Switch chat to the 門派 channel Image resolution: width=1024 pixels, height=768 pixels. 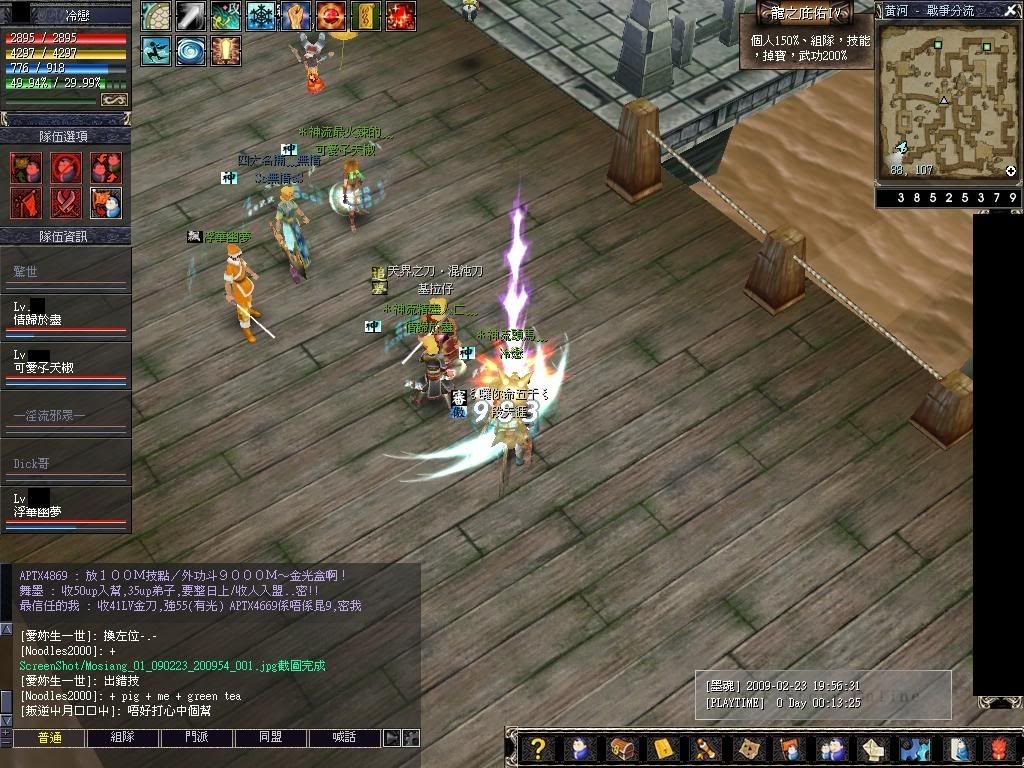pos(197,738)
